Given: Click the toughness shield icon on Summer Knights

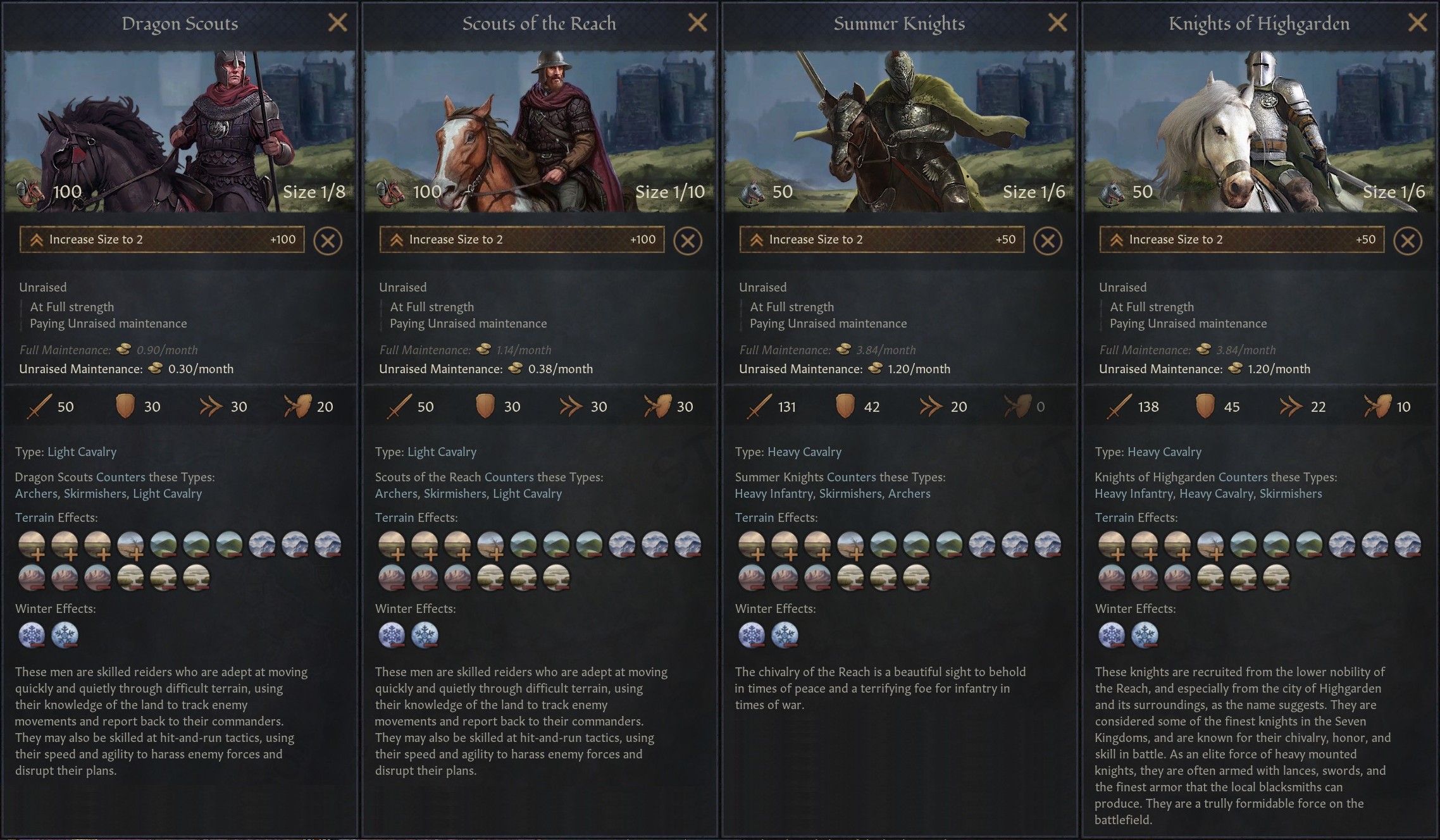Looking at the screenshot, I should click(x=845, y=406).
